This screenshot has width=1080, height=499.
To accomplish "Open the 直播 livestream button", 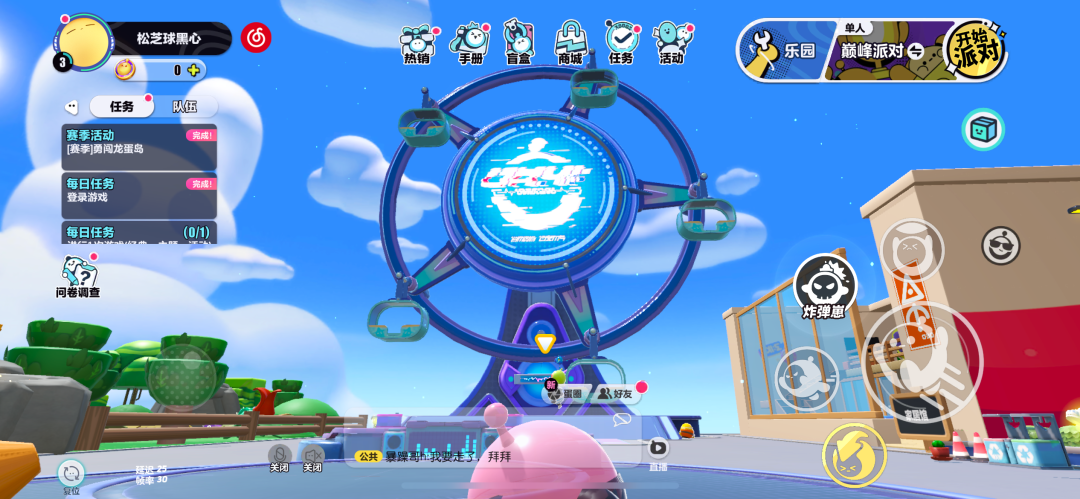I will (658, 450).
